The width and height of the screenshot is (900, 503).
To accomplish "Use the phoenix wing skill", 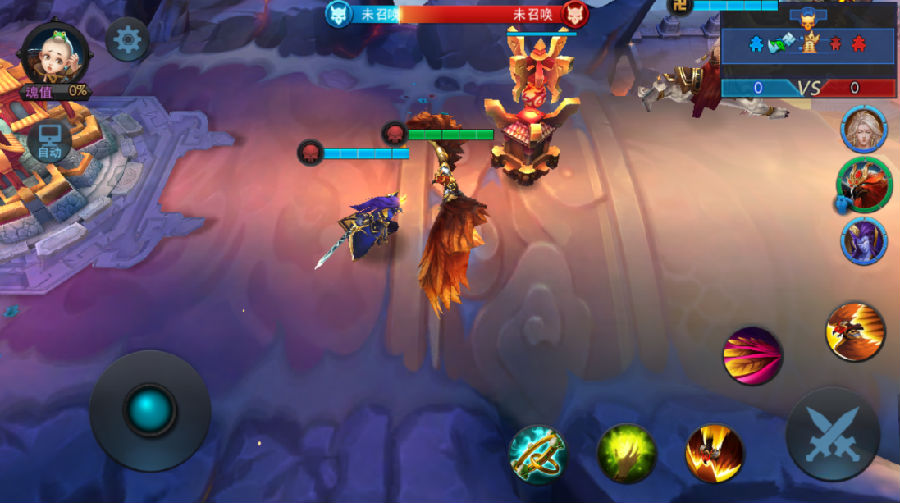I will pyautogui.click(x=855, y=331).
